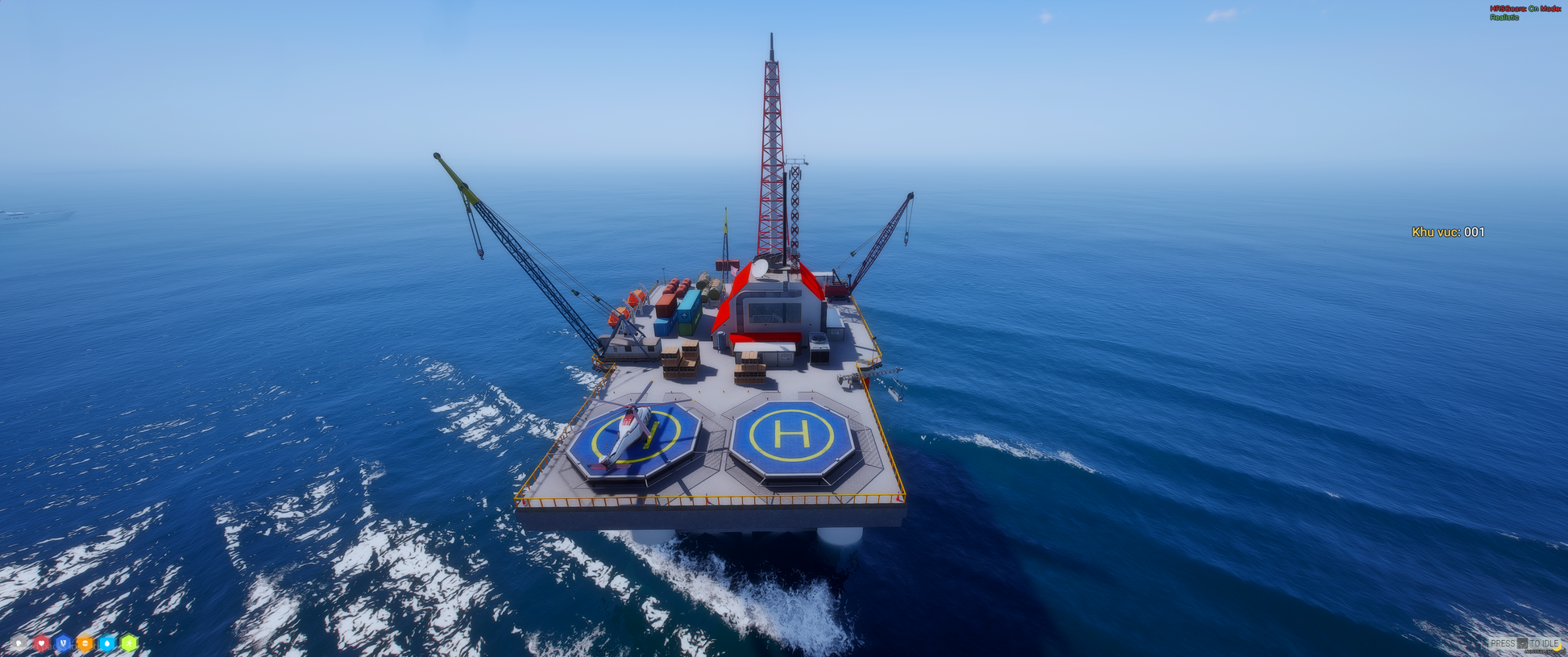1568x657 pixels.
Task: Select the green running man stamina icon
Action: pos(129,643)
